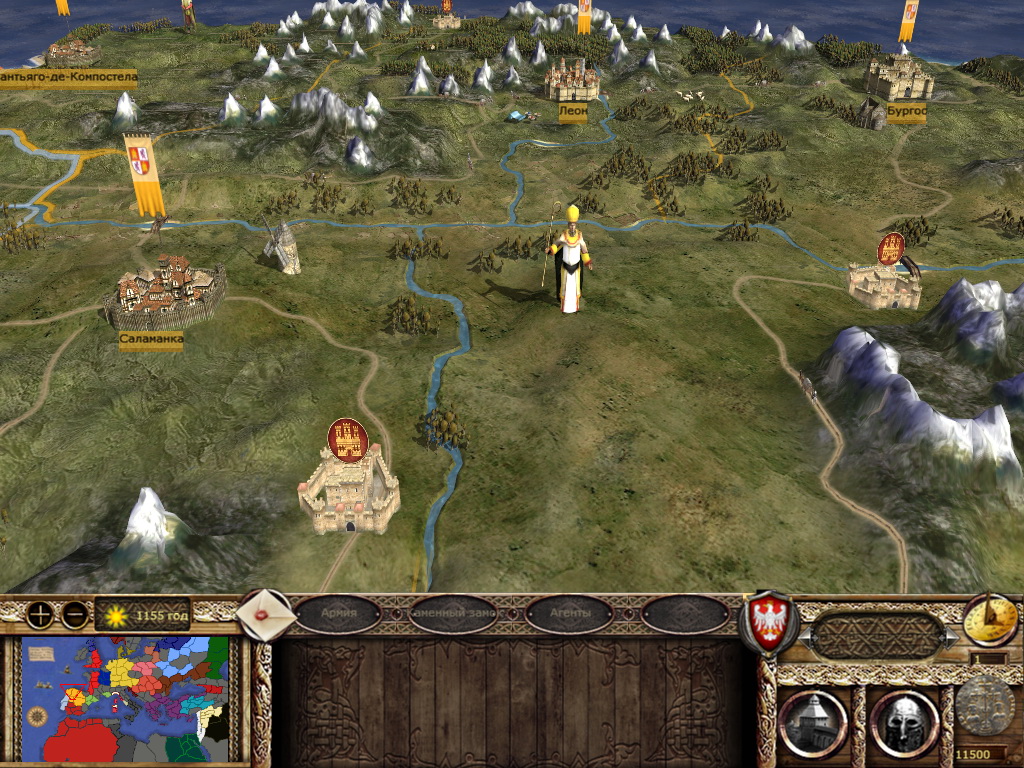Open the construction castle tower button

point(813,723)
